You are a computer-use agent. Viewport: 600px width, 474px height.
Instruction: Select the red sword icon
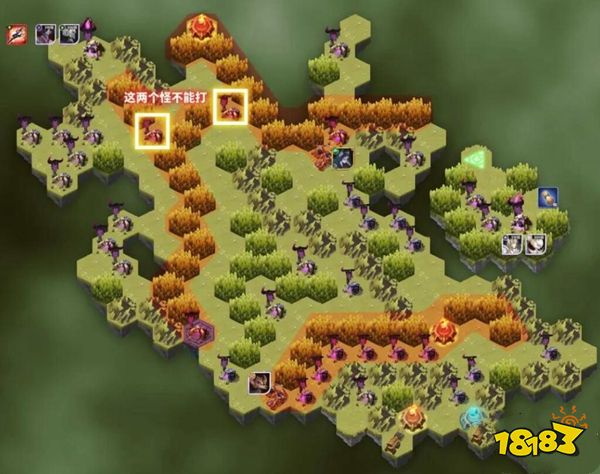[16, 33]
